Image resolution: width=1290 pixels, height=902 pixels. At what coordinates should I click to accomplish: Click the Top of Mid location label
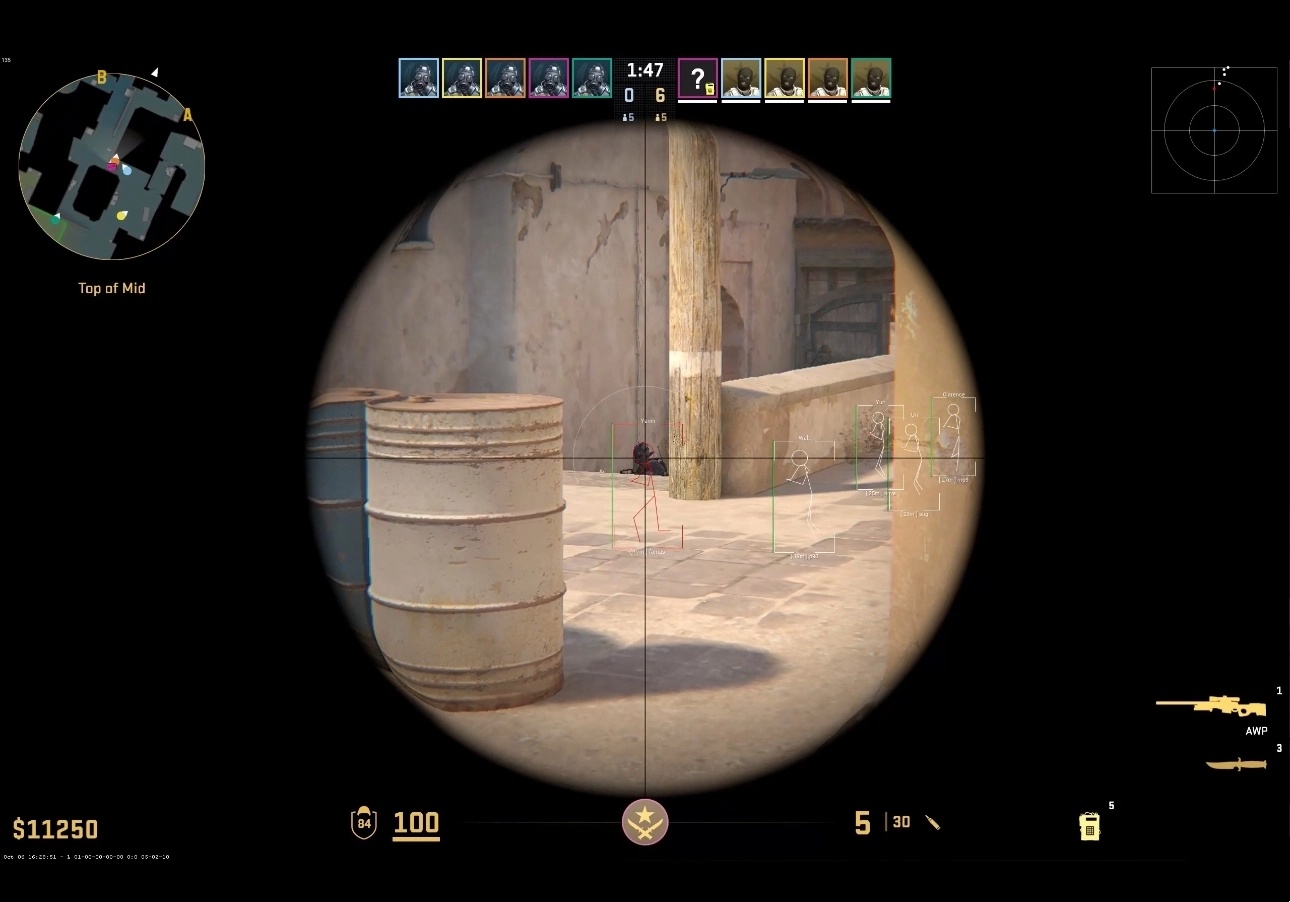click(x=111, y=288)
